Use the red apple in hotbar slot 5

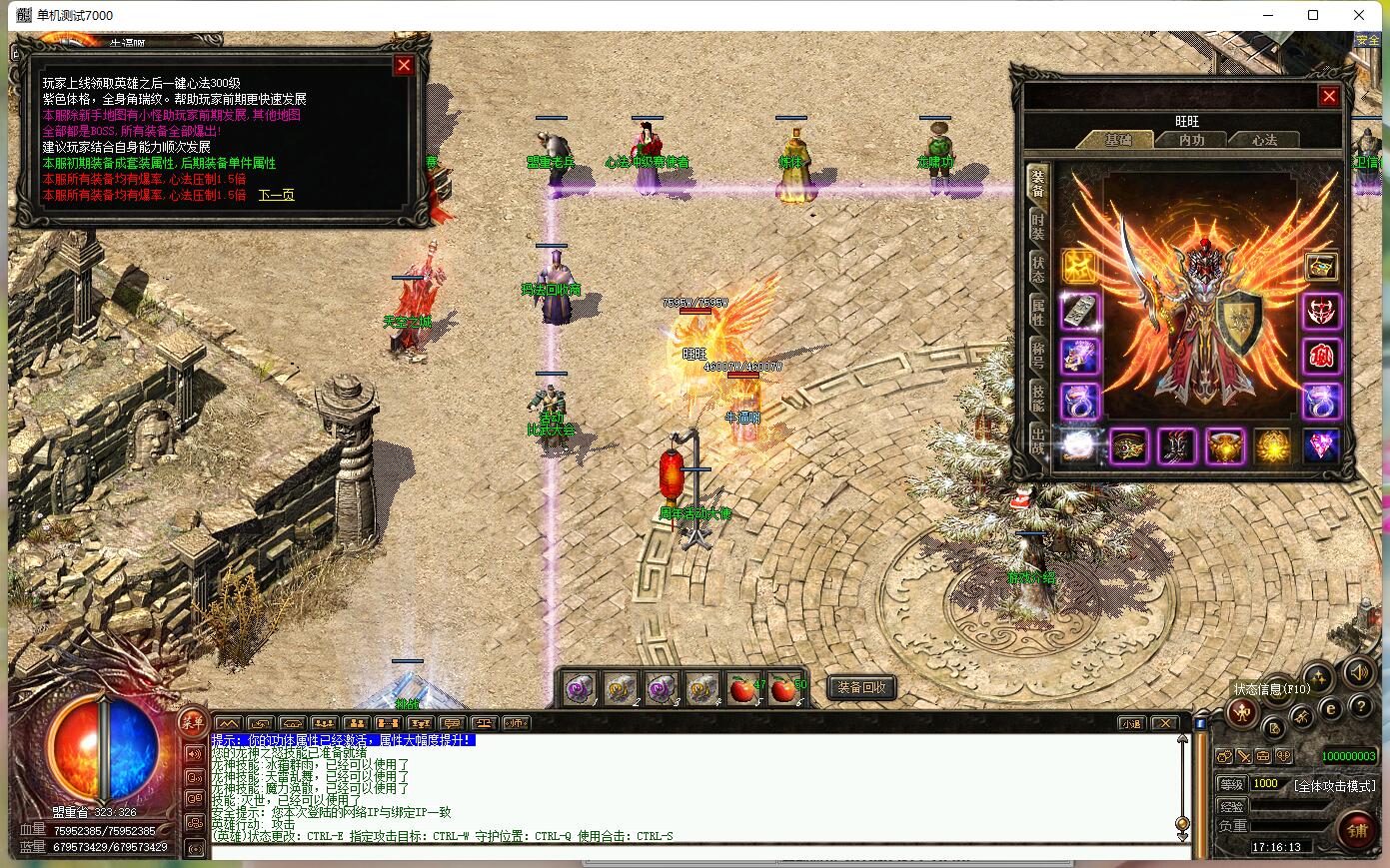[x=743, y=688]
